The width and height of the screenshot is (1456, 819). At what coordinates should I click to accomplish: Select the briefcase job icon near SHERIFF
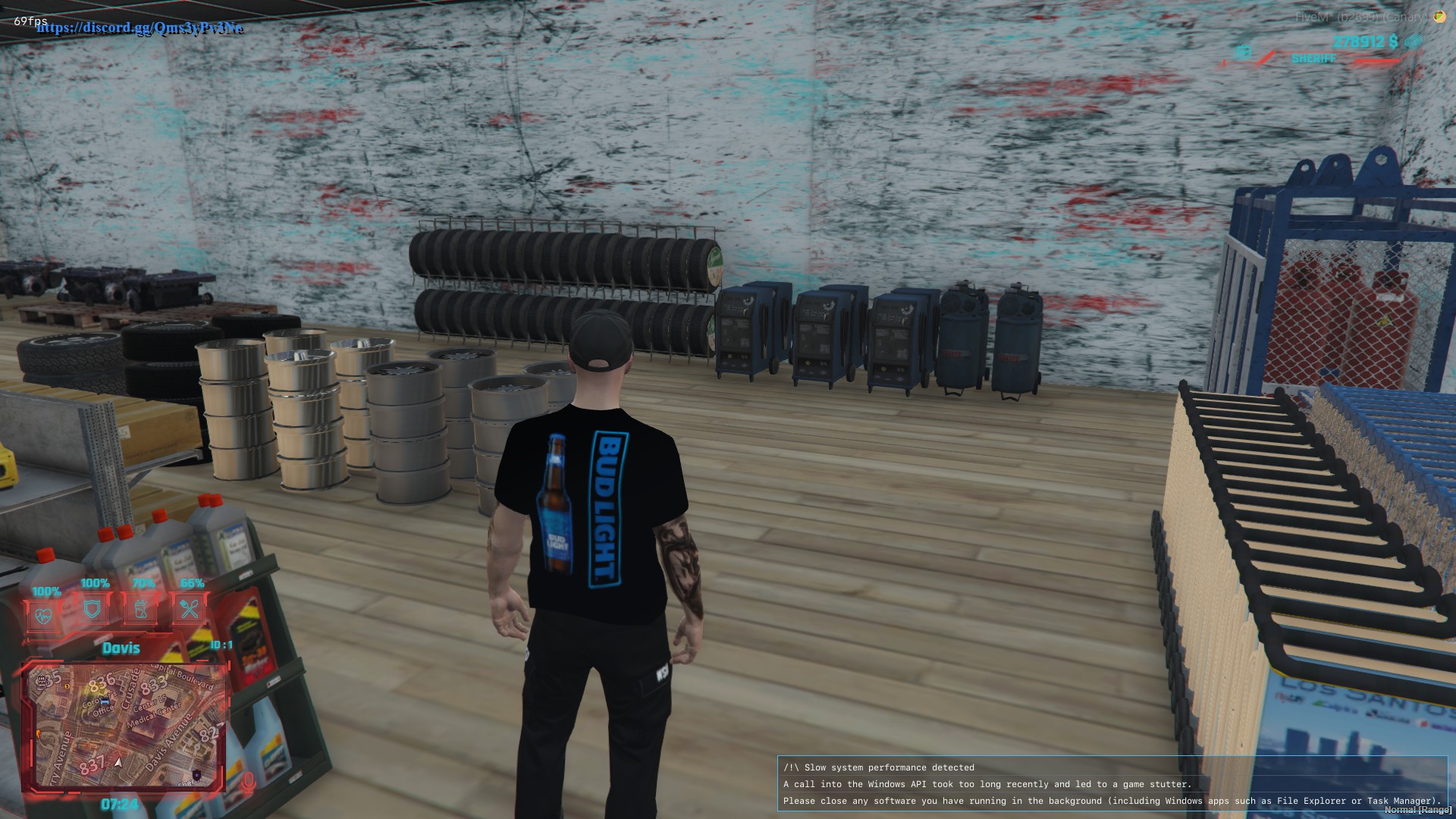[x=1244, y=53]
